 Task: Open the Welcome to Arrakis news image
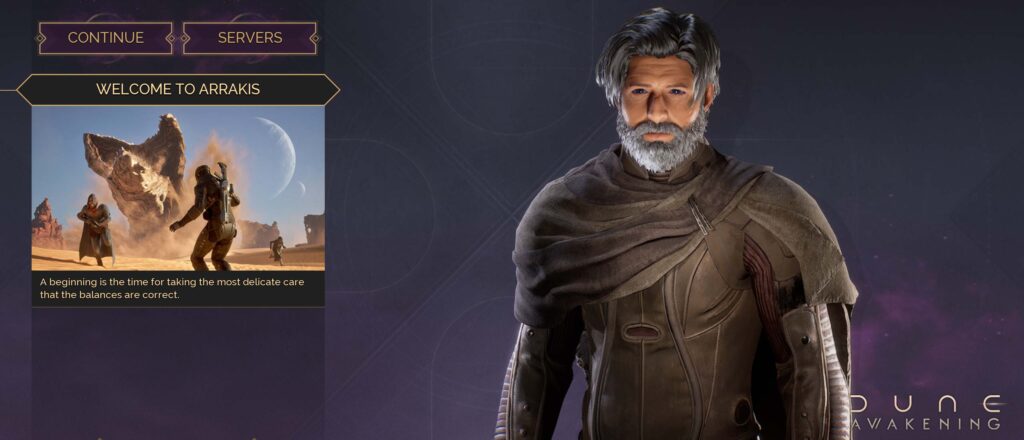pyautogui.click(x=178, y=189)
